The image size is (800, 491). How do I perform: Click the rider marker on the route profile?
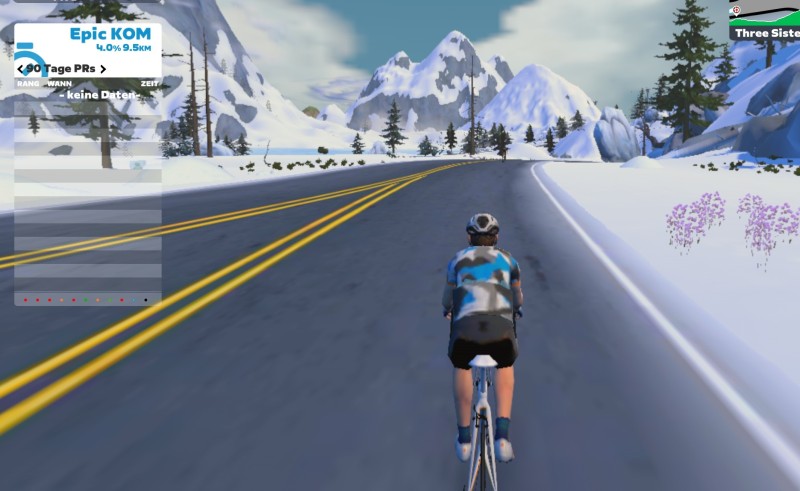(x=736, y=11)
